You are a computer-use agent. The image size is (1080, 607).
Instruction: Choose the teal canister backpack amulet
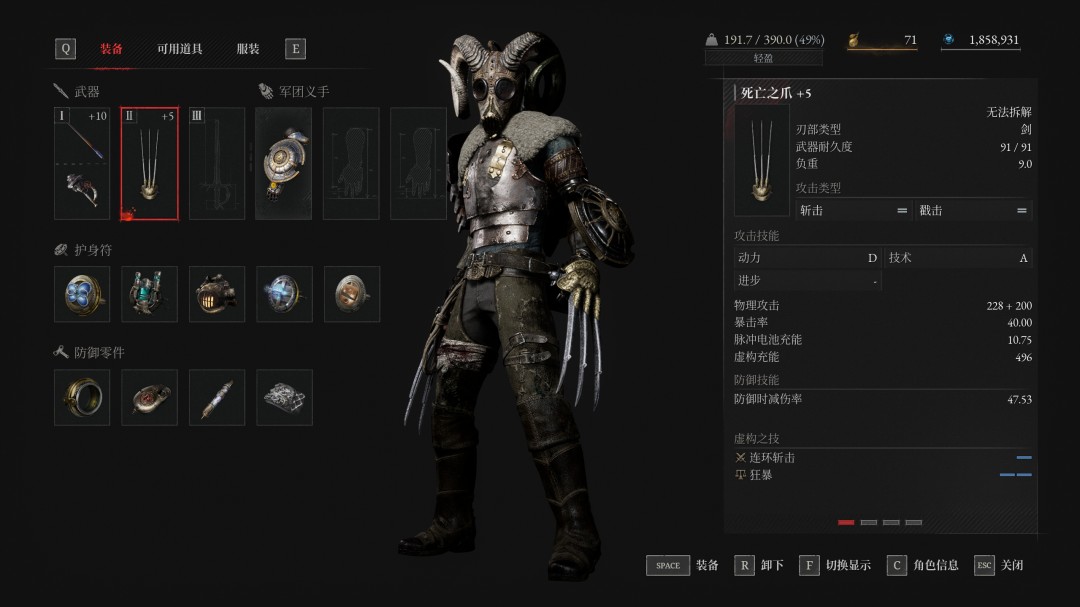pyautogui.click(x=149, y=294)
